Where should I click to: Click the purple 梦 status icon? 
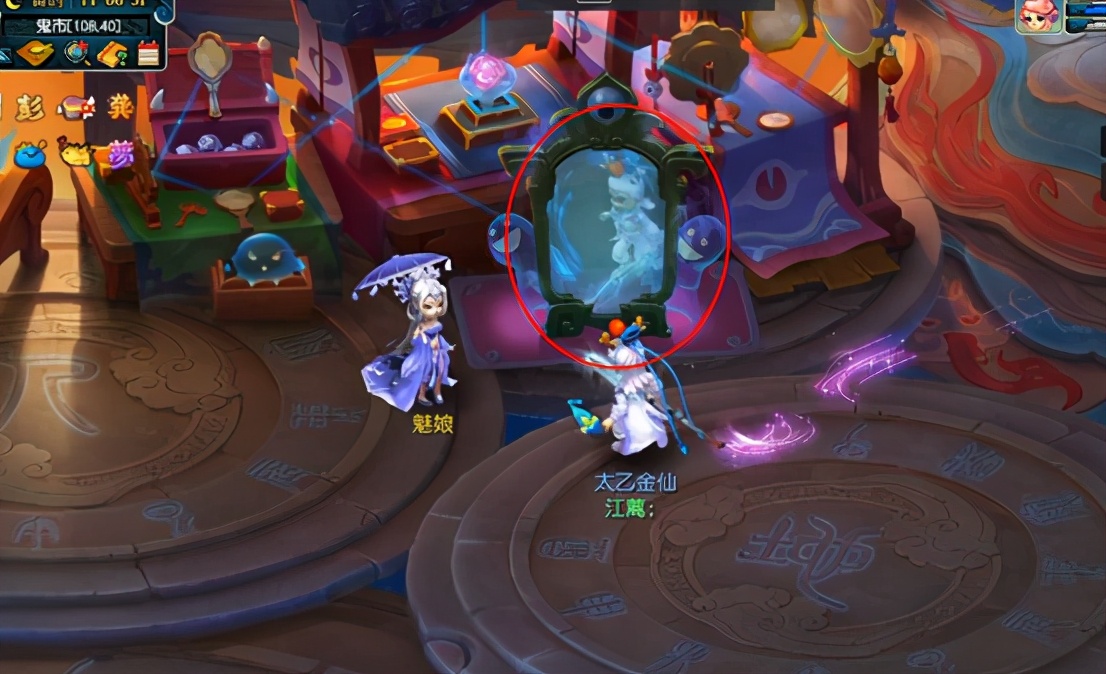coord(123,153)
